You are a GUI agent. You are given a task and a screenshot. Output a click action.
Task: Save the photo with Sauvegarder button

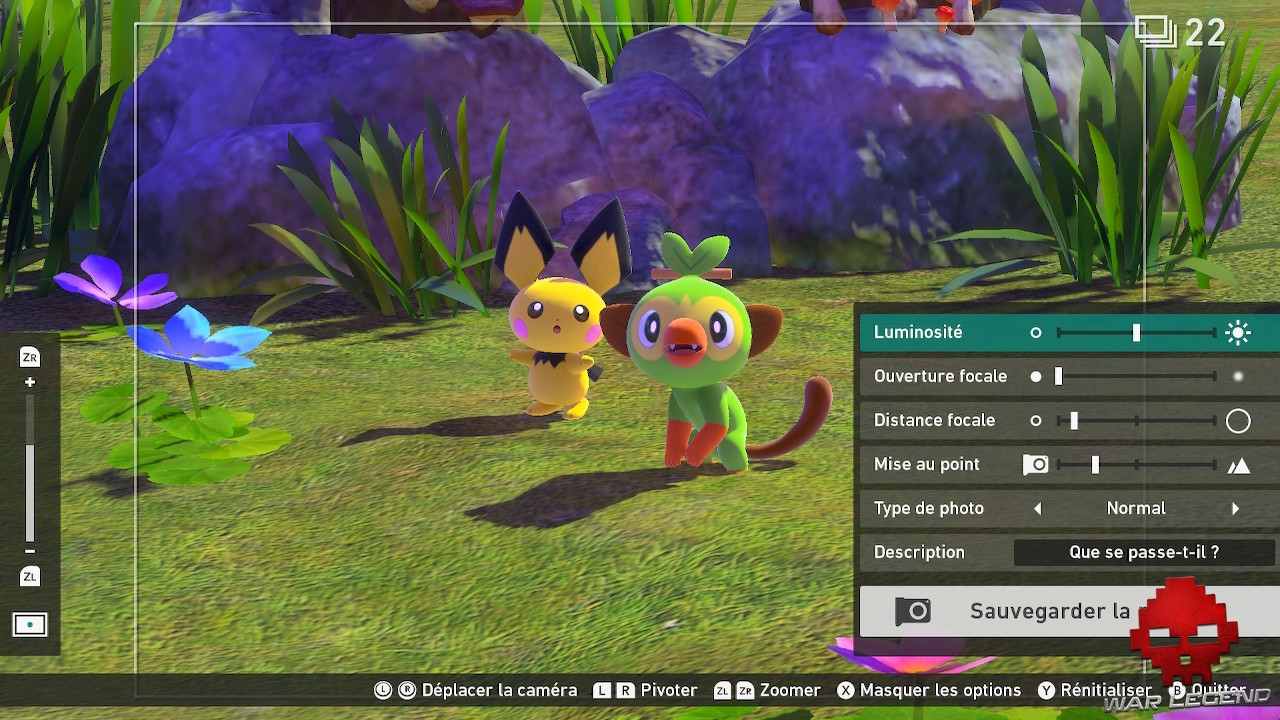1050,611
